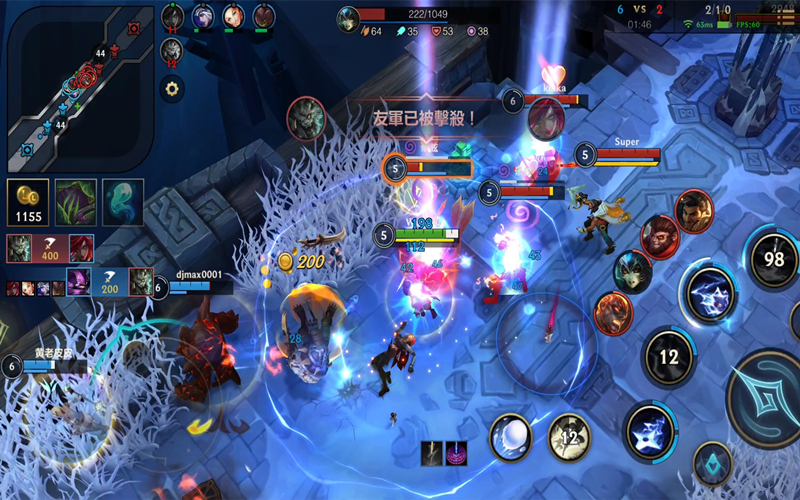Target the orange fiery champion portrait
This screenshot has width=800, height=500.
(x=613, y=313)
